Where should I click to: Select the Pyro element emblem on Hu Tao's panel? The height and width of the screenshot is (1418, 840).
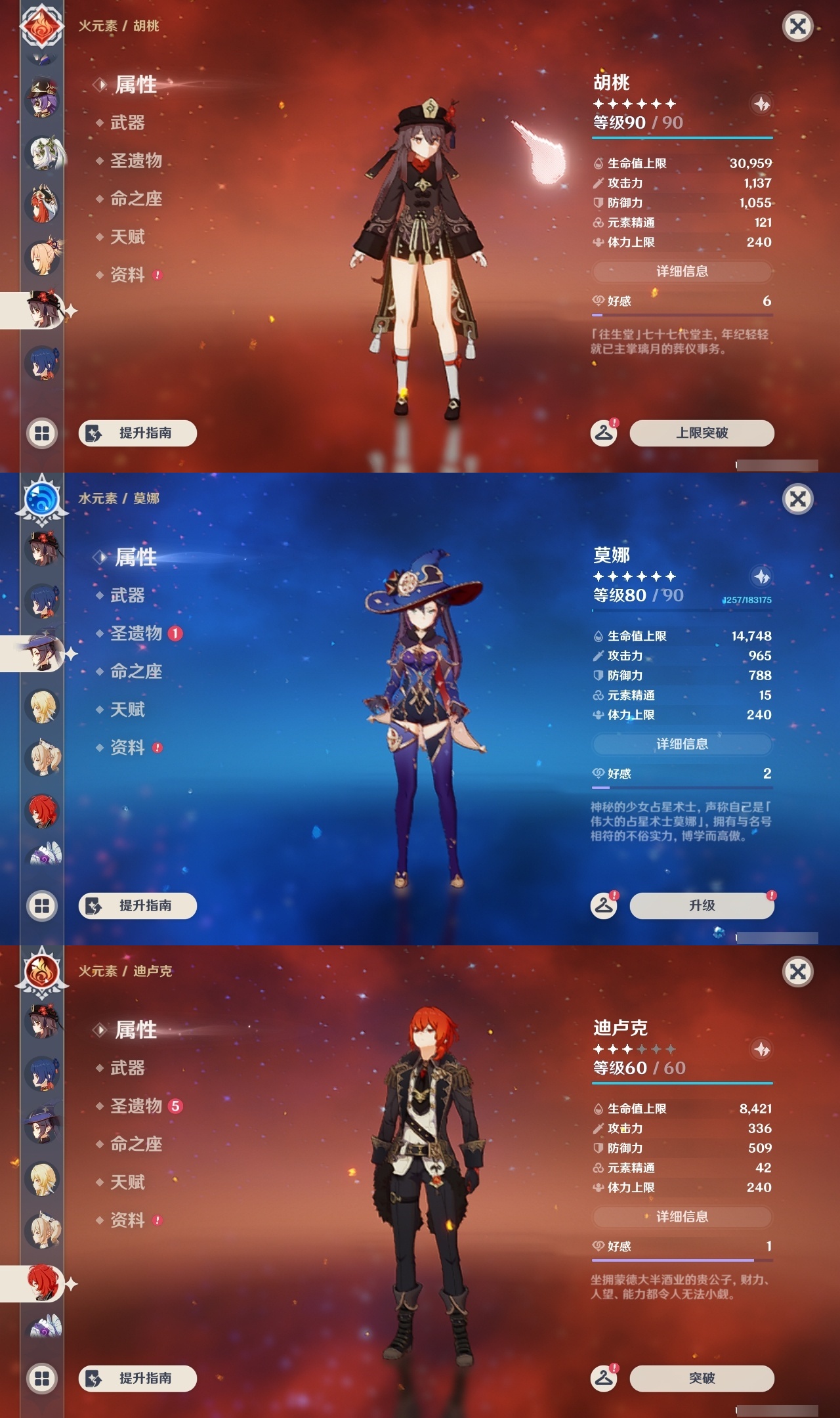click(x=41, y=26)
